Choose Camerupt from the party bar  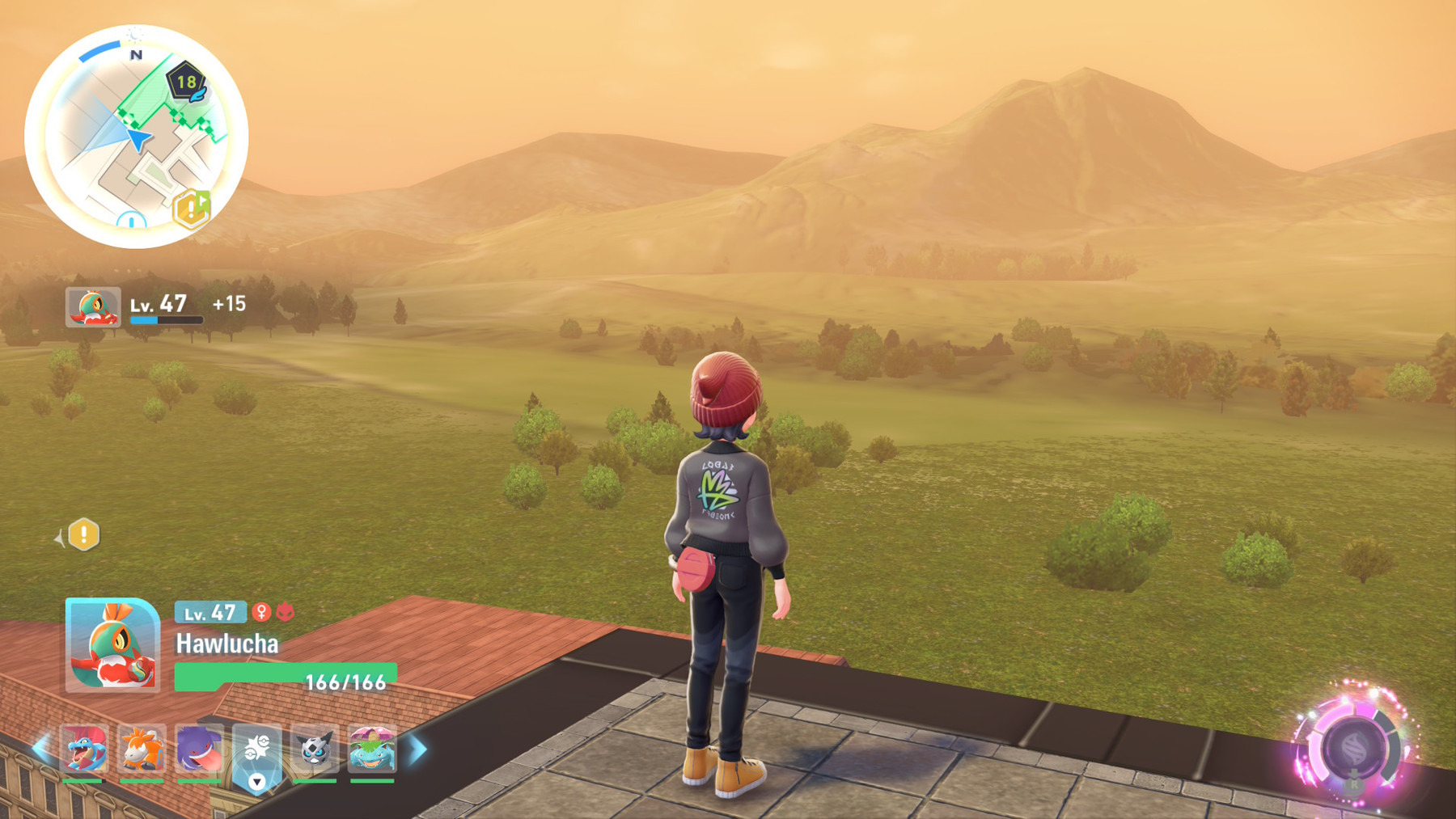click(x=142, y=749)
